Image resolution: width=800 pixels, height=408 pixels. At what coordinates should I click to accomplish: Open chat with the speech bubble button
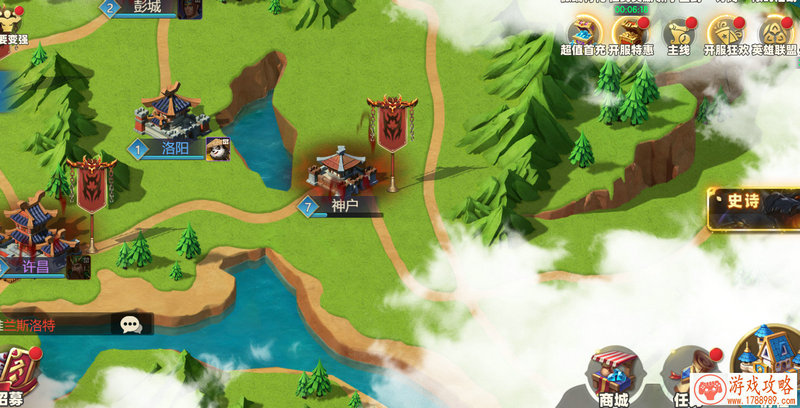tap(131, 324)
